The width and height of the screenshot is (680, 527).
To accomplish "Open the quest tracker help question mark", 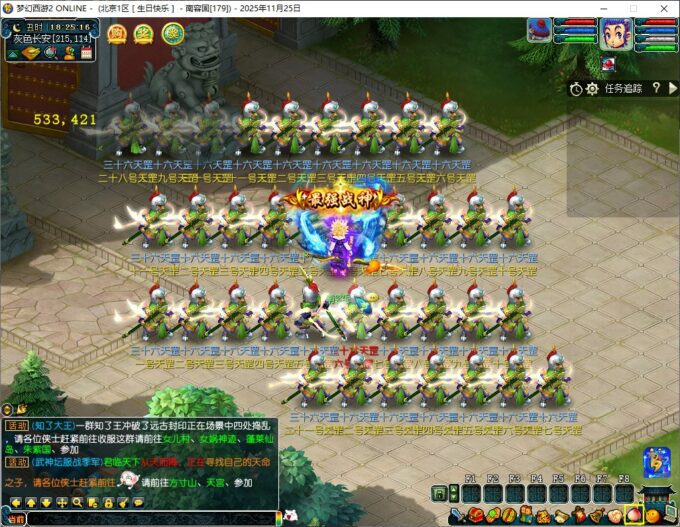I will pyautogui.click(x=656, y=89).
